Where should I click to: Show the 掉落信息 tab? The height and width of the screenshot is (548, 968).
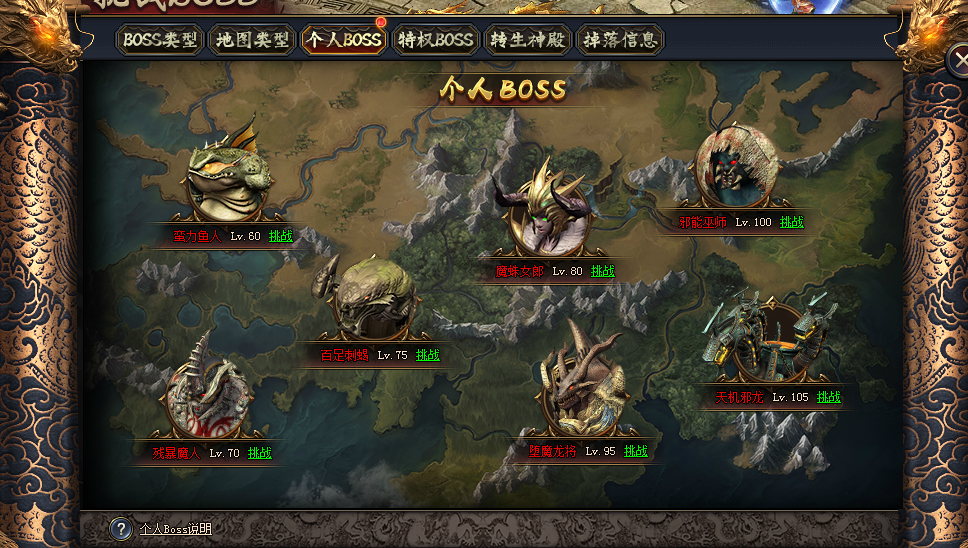(x=620, y=41)
